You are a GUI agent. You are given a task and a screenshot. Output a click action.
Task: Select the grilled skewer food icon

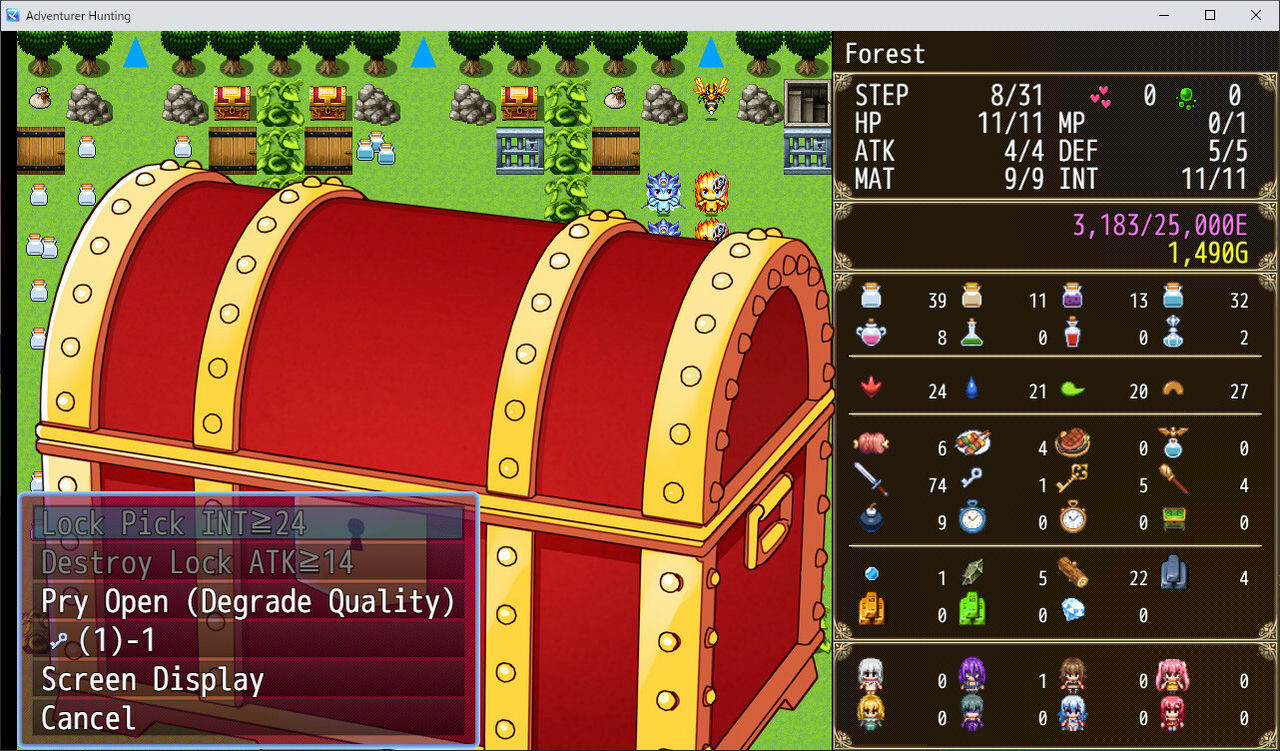tap(972, 442)
